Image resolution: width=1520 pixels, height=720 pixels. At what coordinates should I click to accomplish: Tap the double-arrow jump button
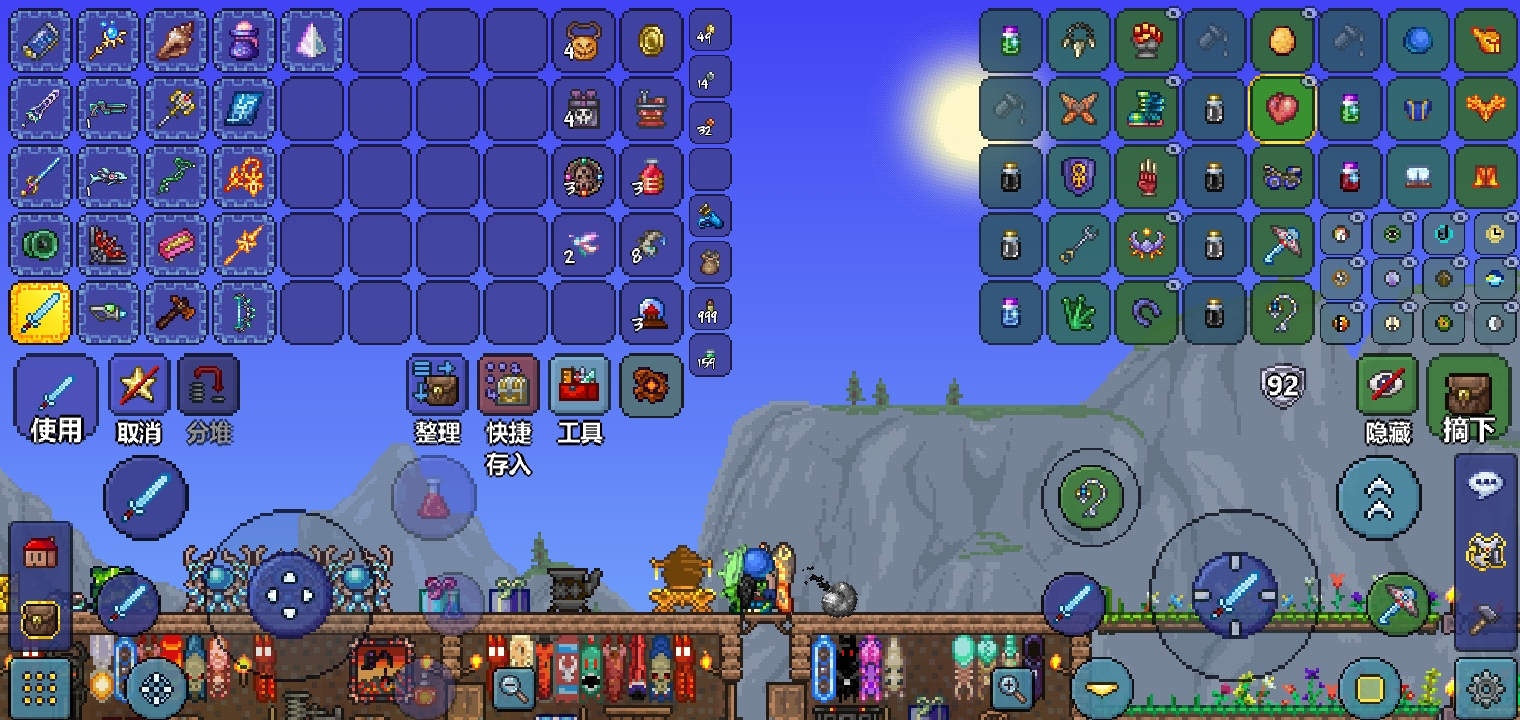tap(1379, 498)
